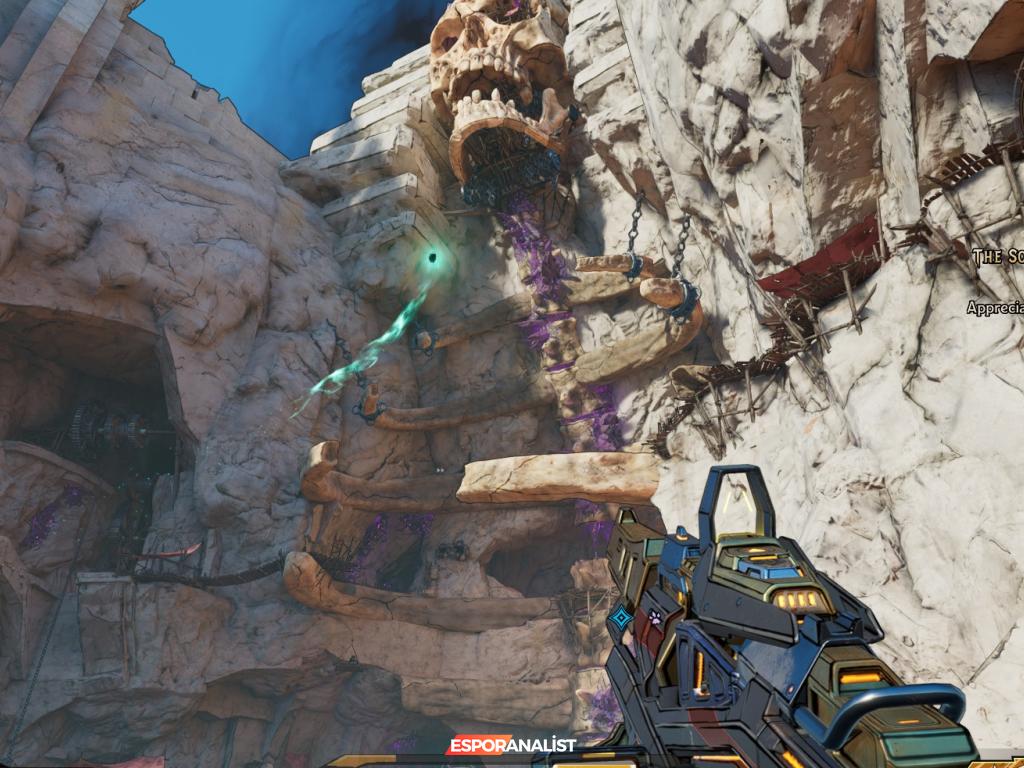Click the "Appreciat…" quest objective line
The image size is (1024, 768).
pyautogui.click(x=995, y=308)
